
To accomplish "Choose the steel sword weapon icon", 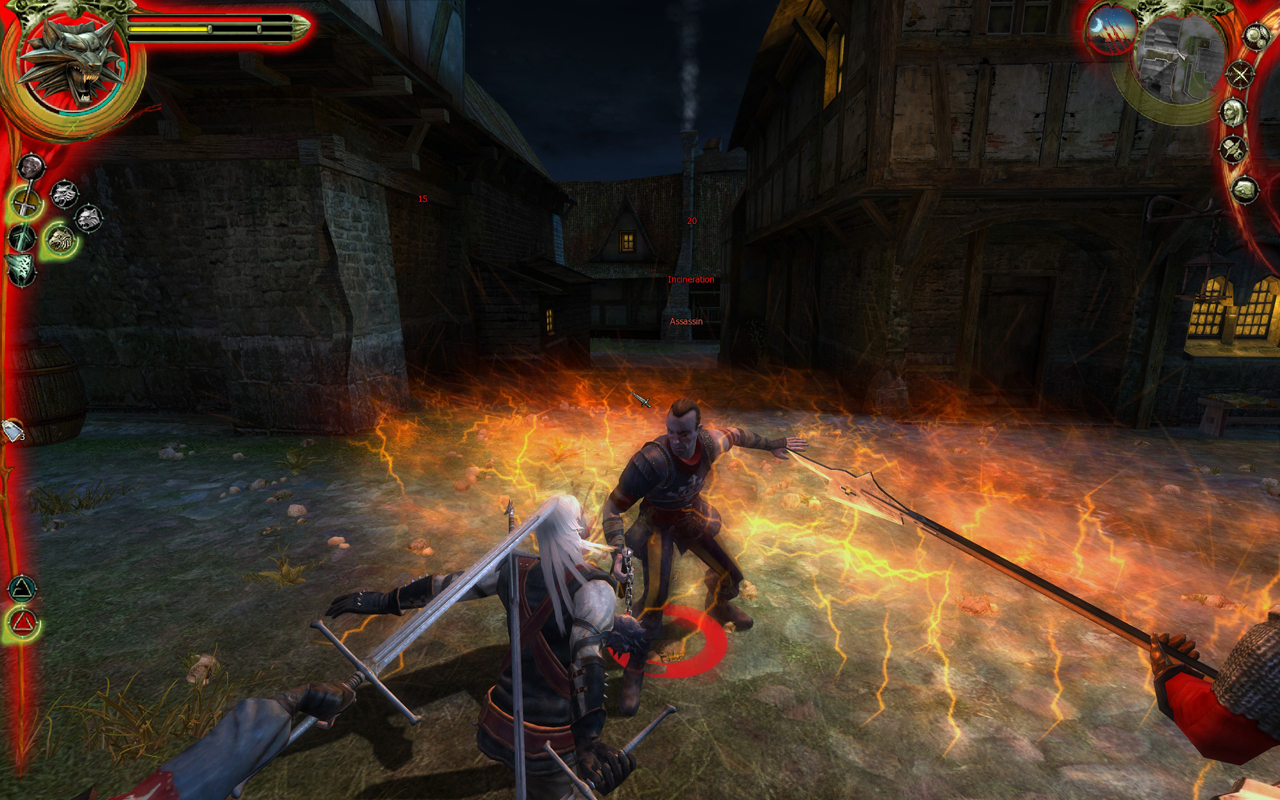I will [25, 204].
